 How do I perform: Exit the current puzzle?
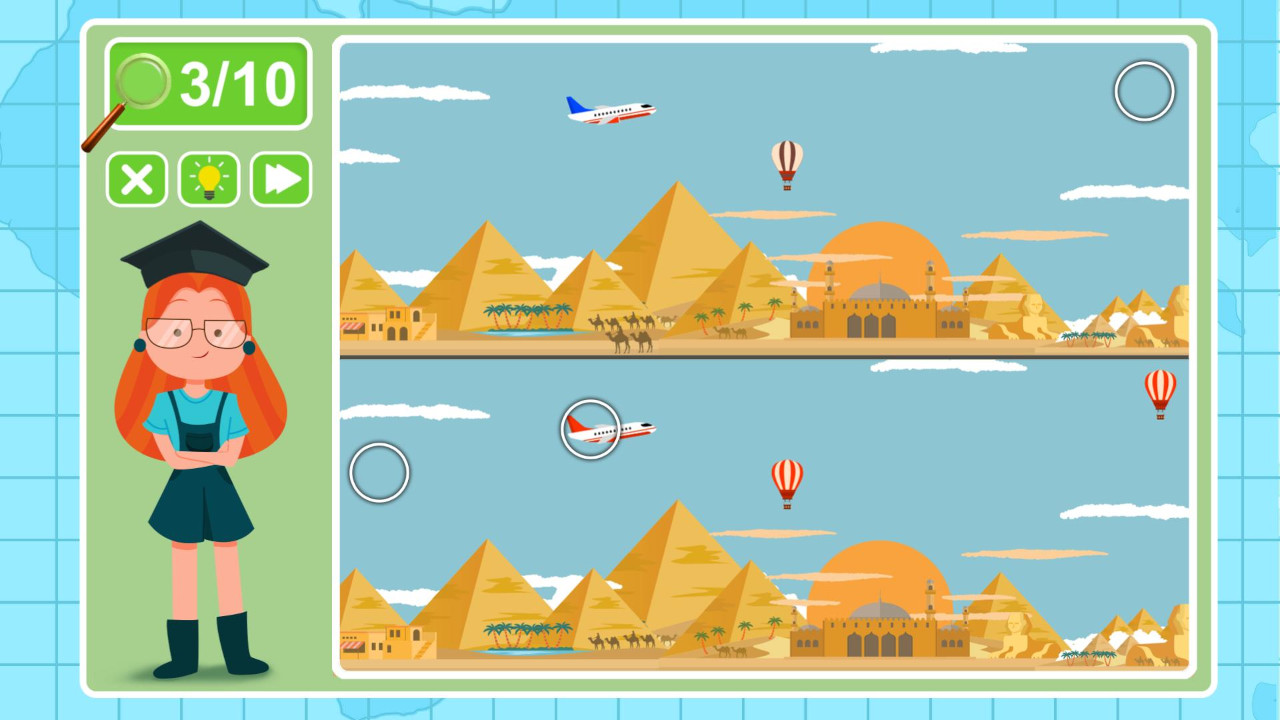136,179
